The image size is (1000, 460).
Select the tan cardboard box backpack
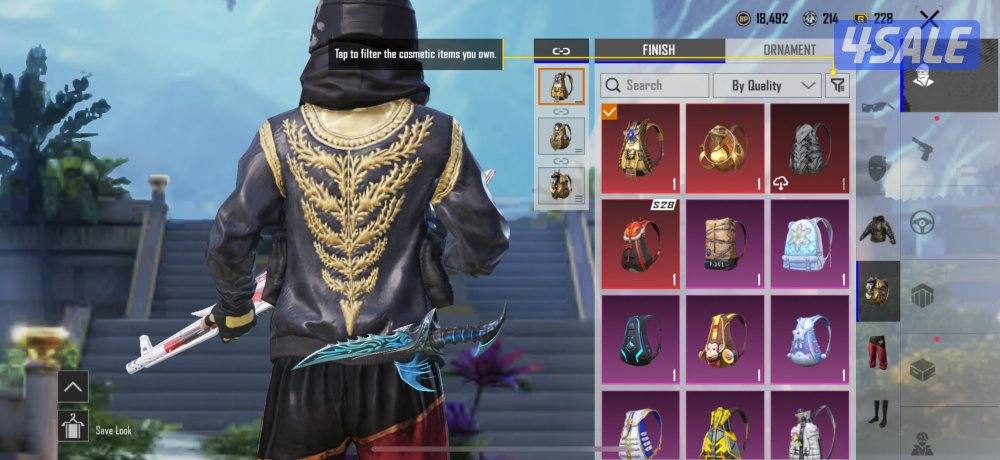pyautogui.click(x=724, y=244)
